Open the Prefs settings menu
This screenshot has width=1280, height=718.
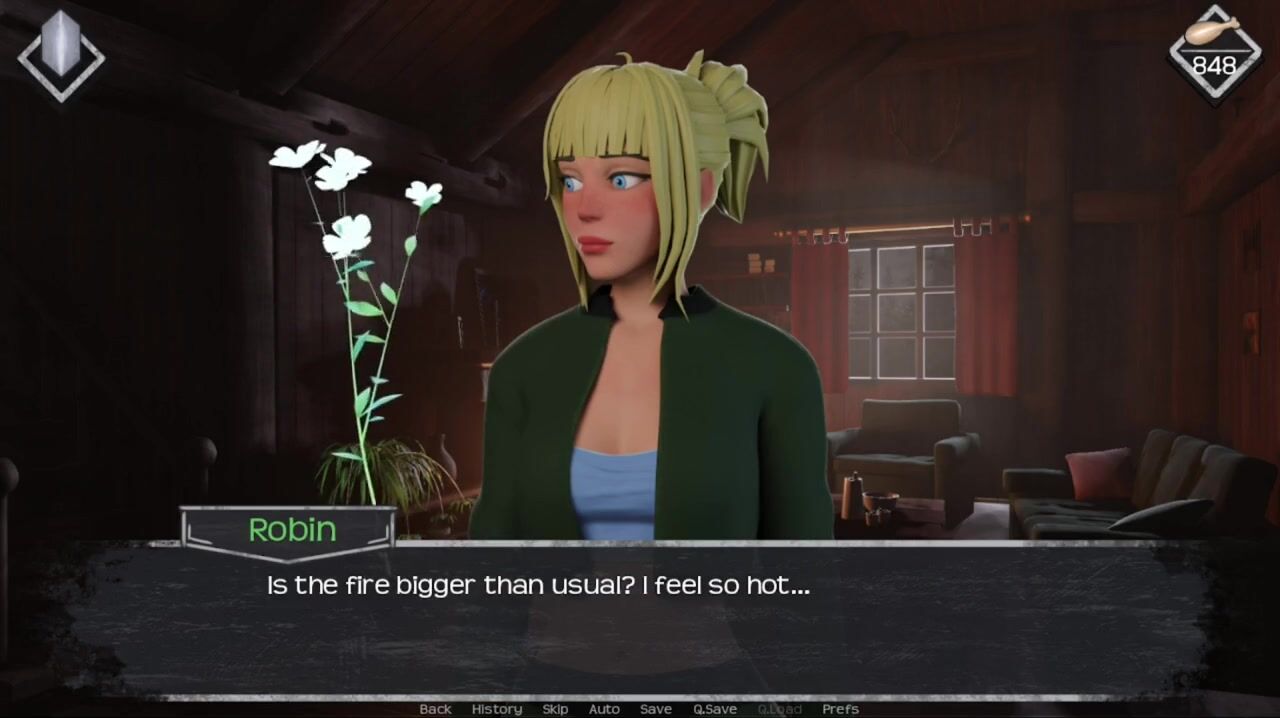(840, 709)
